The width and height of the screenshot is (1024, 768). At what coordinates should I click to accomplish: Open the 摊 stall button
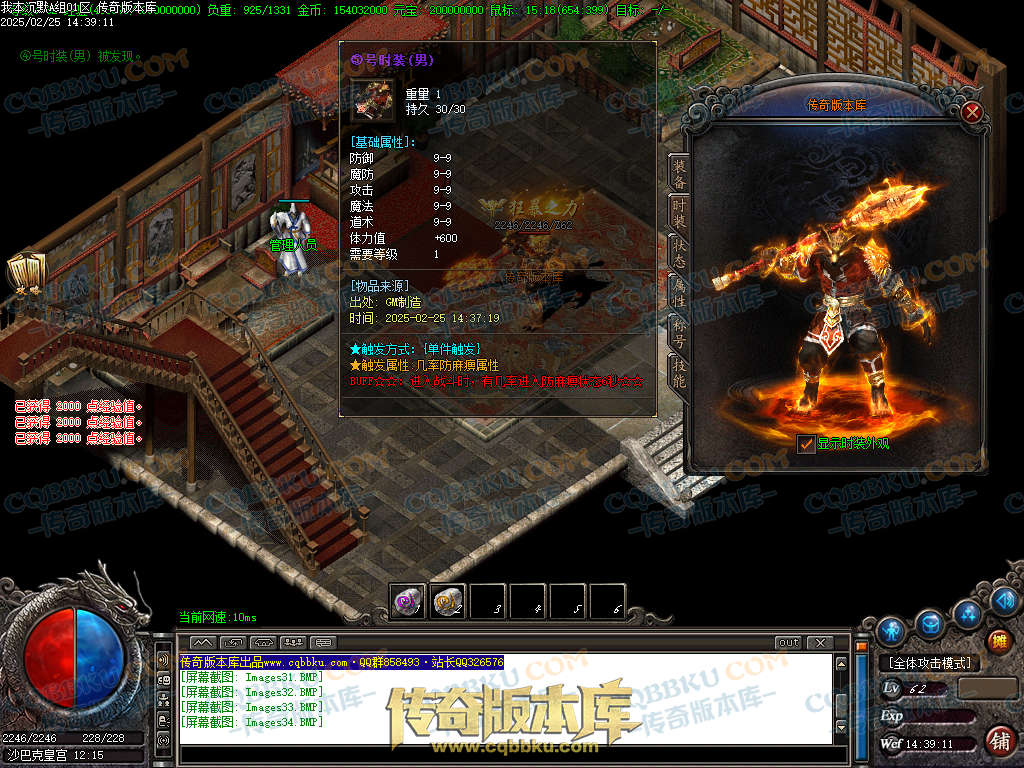click(x=997, y=641)
